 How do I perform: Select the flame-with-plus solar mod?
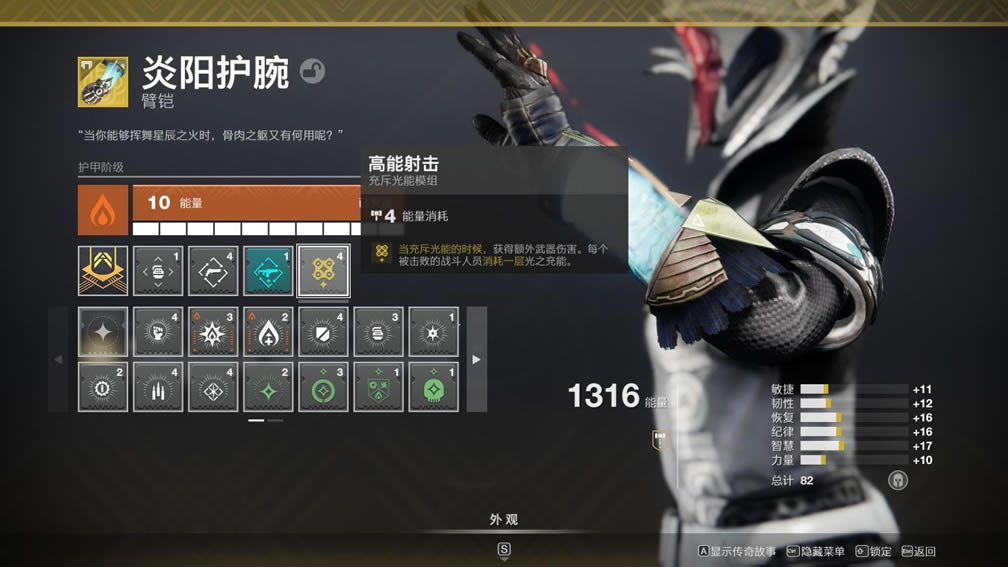point(268,332)
